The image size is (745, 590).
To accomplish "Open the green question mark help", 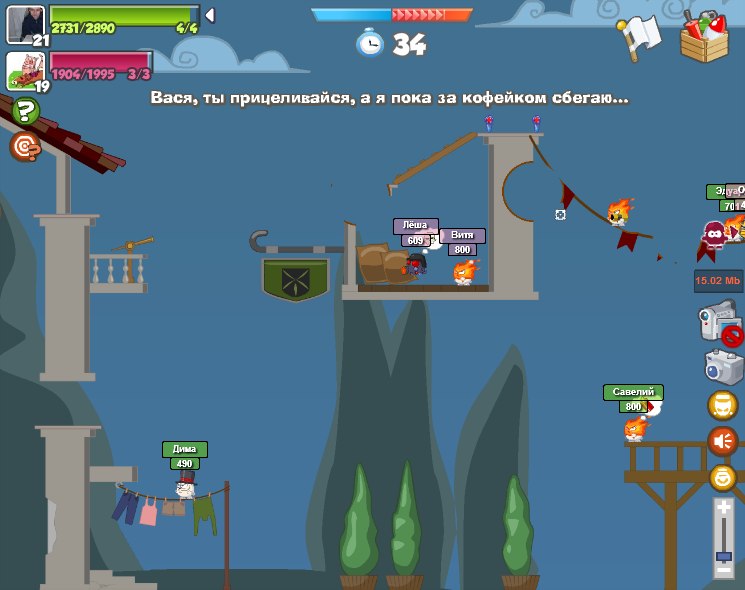I will pos(25,110).
